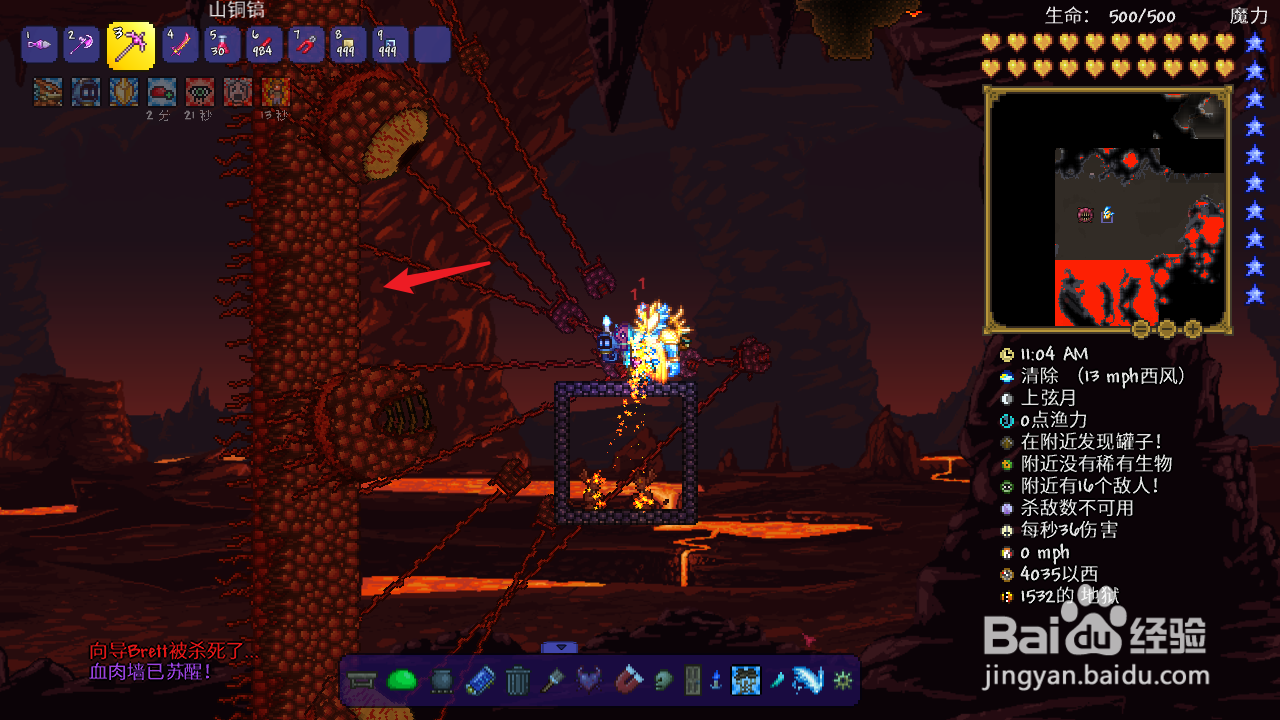Collapse the bottom toolbar with arrow tab
This screenshot has height=720, width=1280.
[x=560, y=647]
